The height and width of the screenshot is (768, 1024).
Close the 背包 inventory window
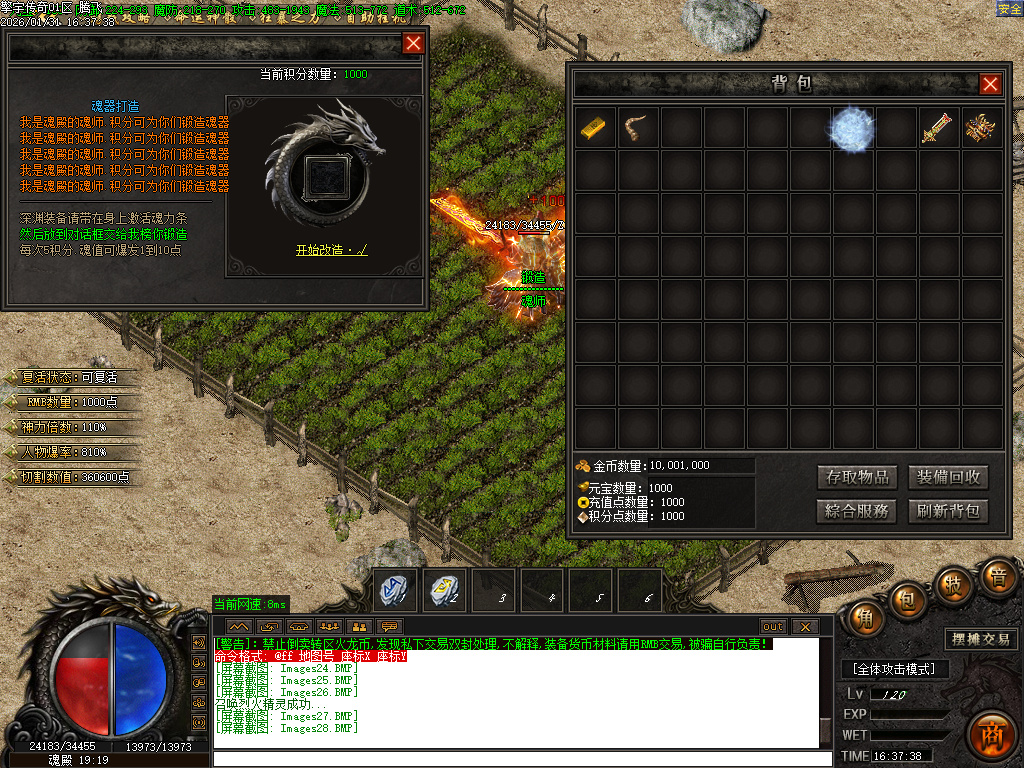tap(990, 84)
